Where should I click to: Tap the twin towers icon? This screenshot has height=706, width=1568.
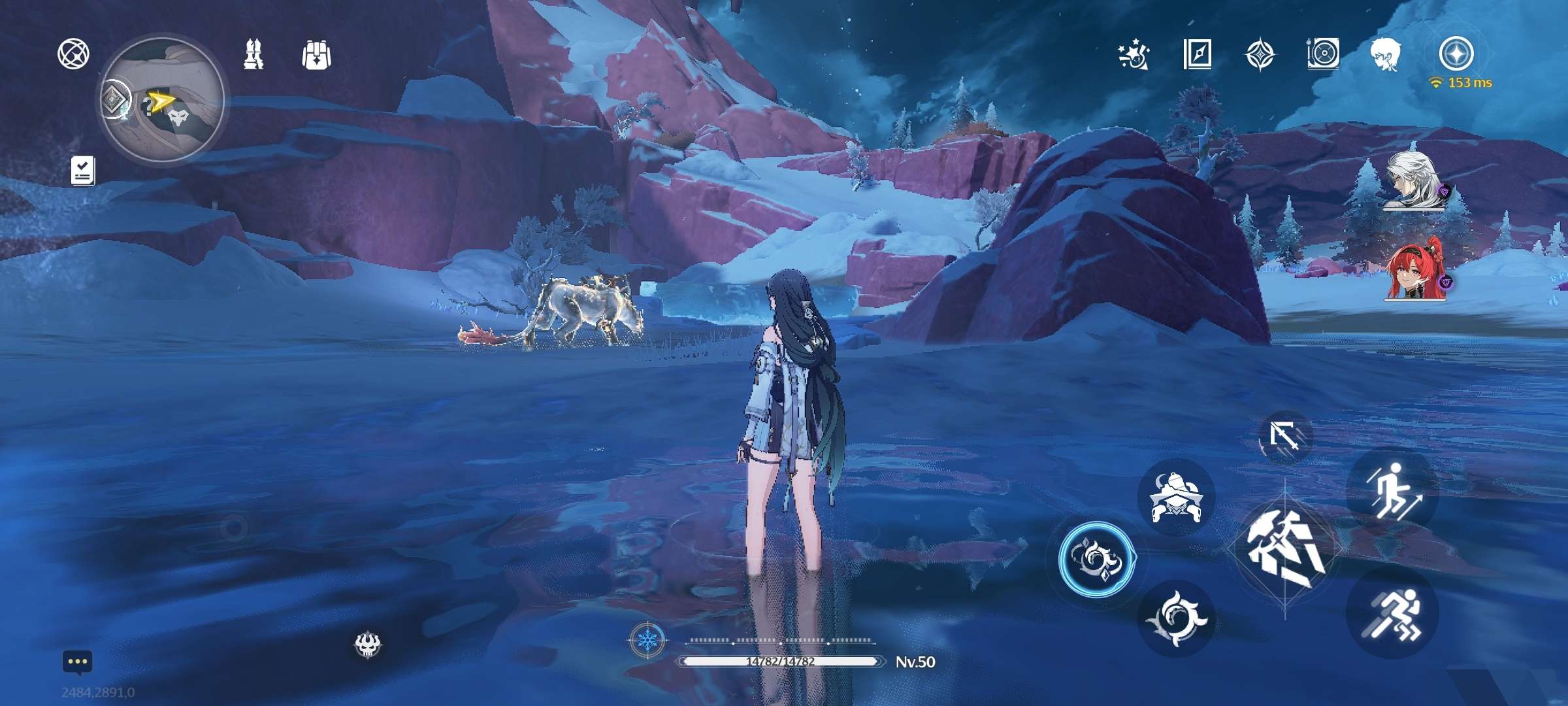253,54
